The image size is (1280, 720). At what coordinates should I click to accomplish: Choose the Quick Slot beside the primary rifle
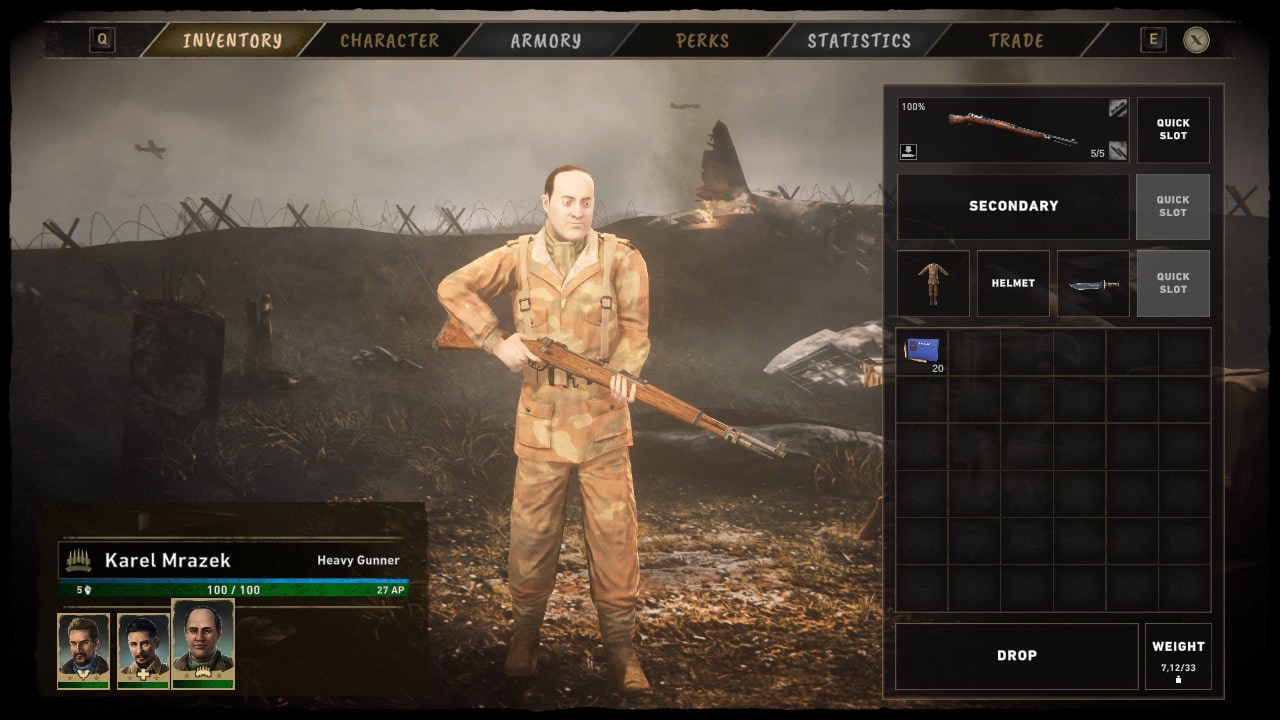coord(1172,130)
